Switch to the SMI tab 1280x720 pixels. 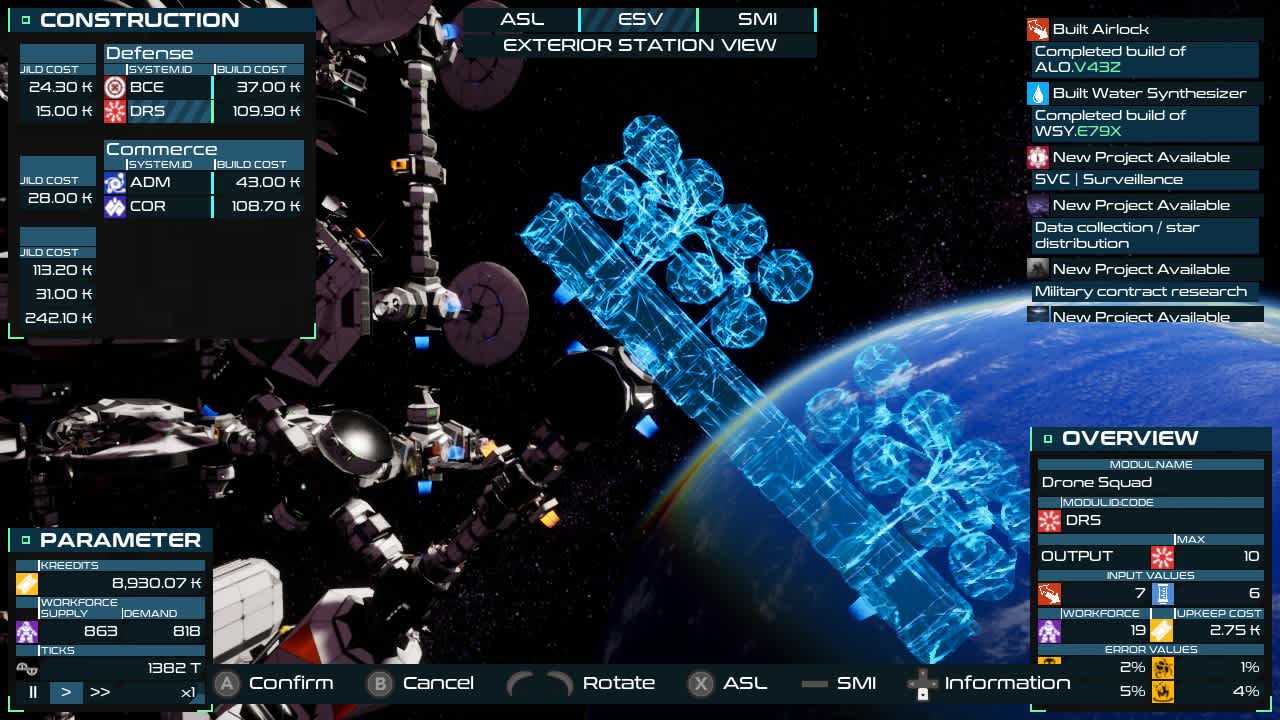point(758,18)
